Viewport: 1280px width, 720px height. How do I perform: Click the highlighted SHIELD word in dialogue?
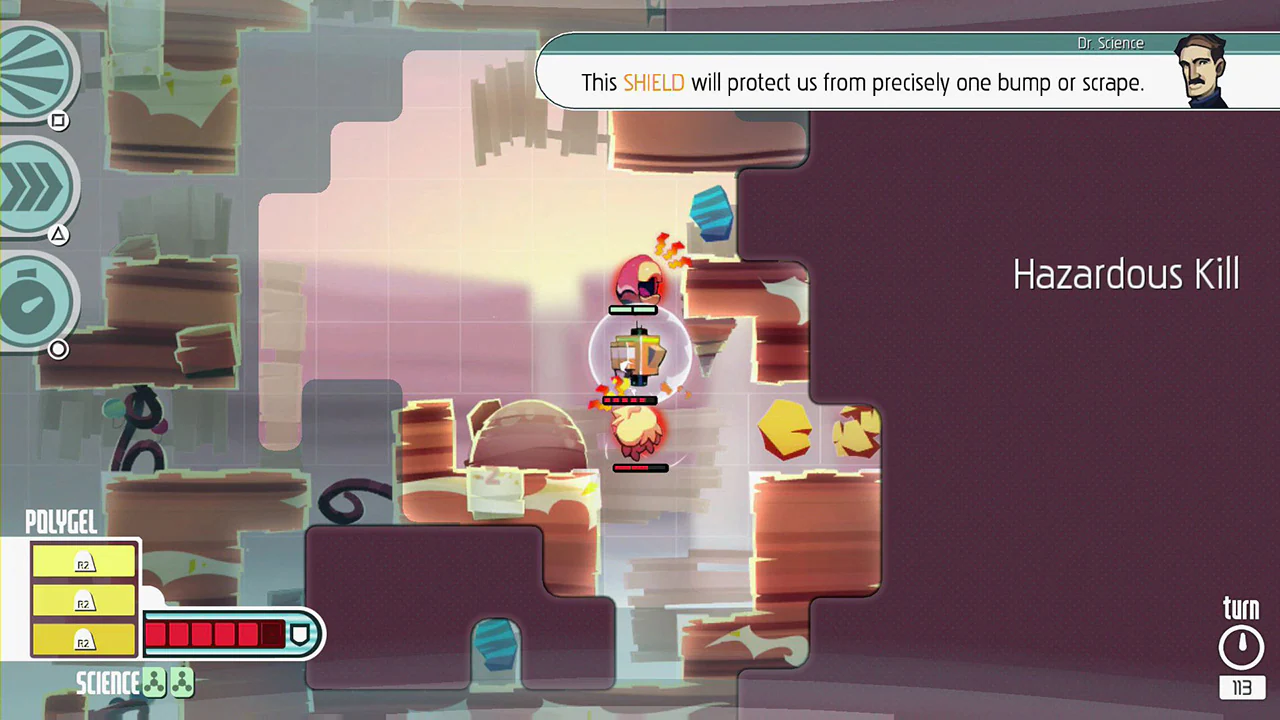click(x=653, y=83)
